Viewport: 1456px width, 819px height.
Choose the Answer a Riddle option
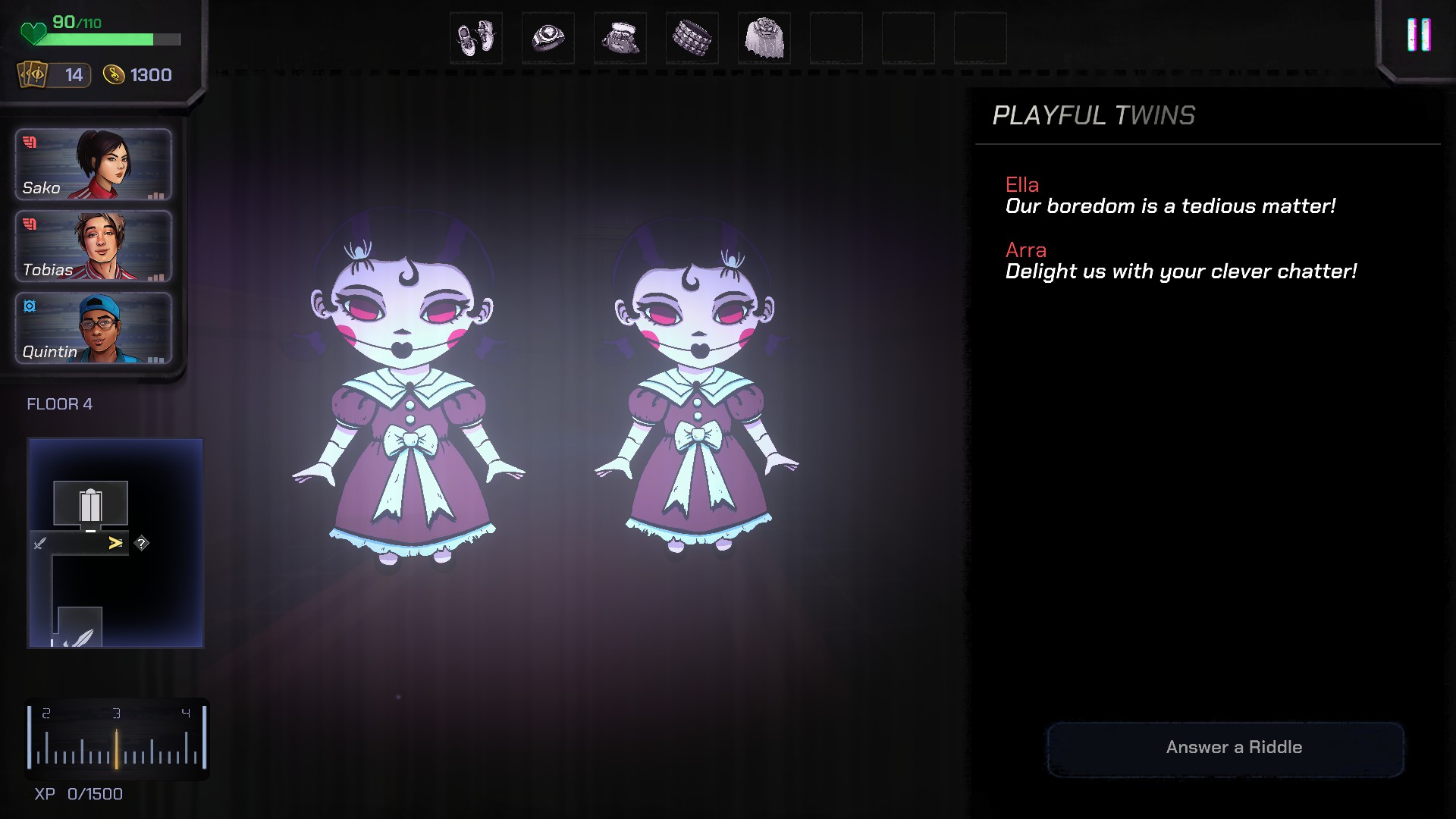point(1225,748)
